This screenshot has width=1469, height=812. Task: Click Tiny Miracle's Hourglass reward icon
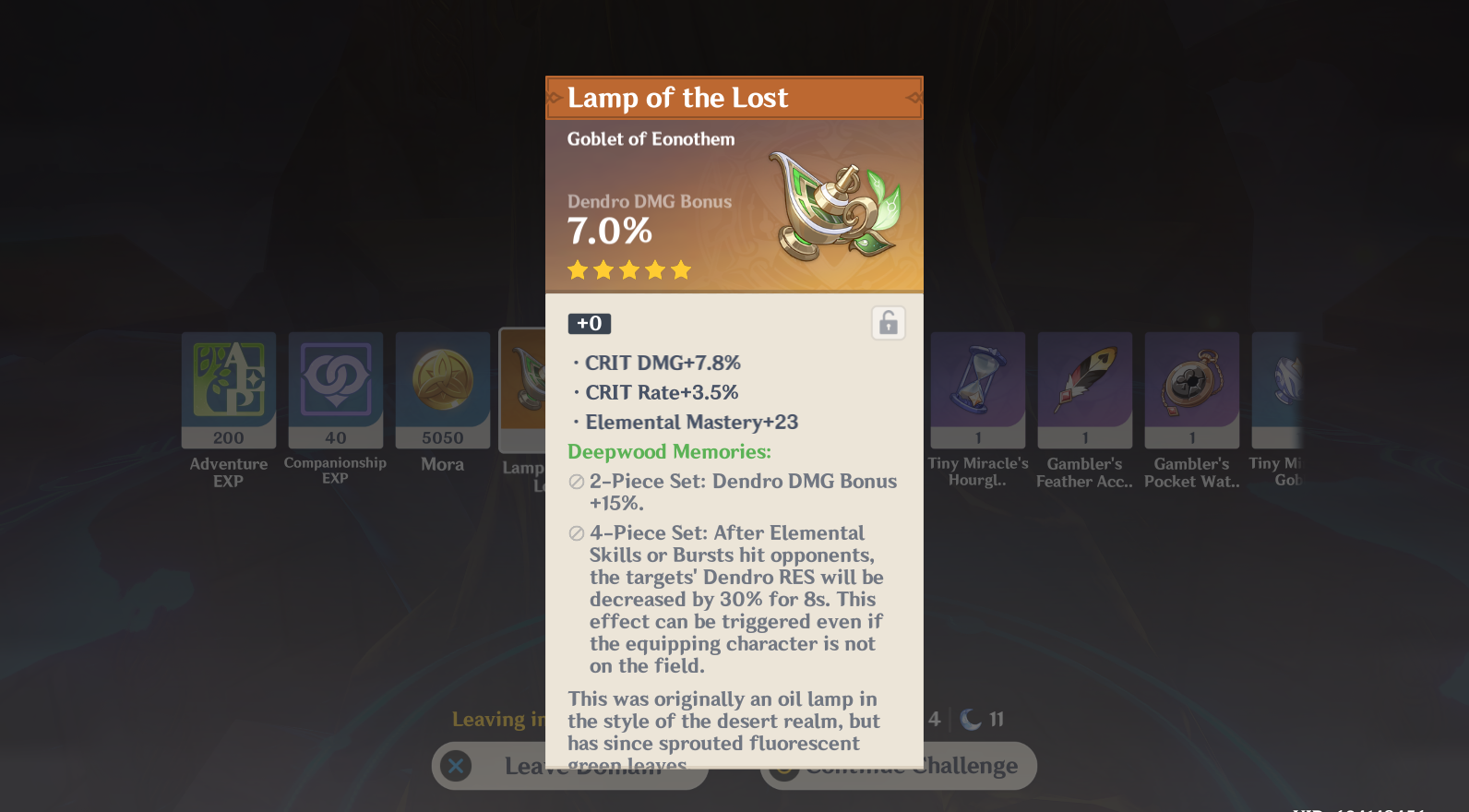977,390
